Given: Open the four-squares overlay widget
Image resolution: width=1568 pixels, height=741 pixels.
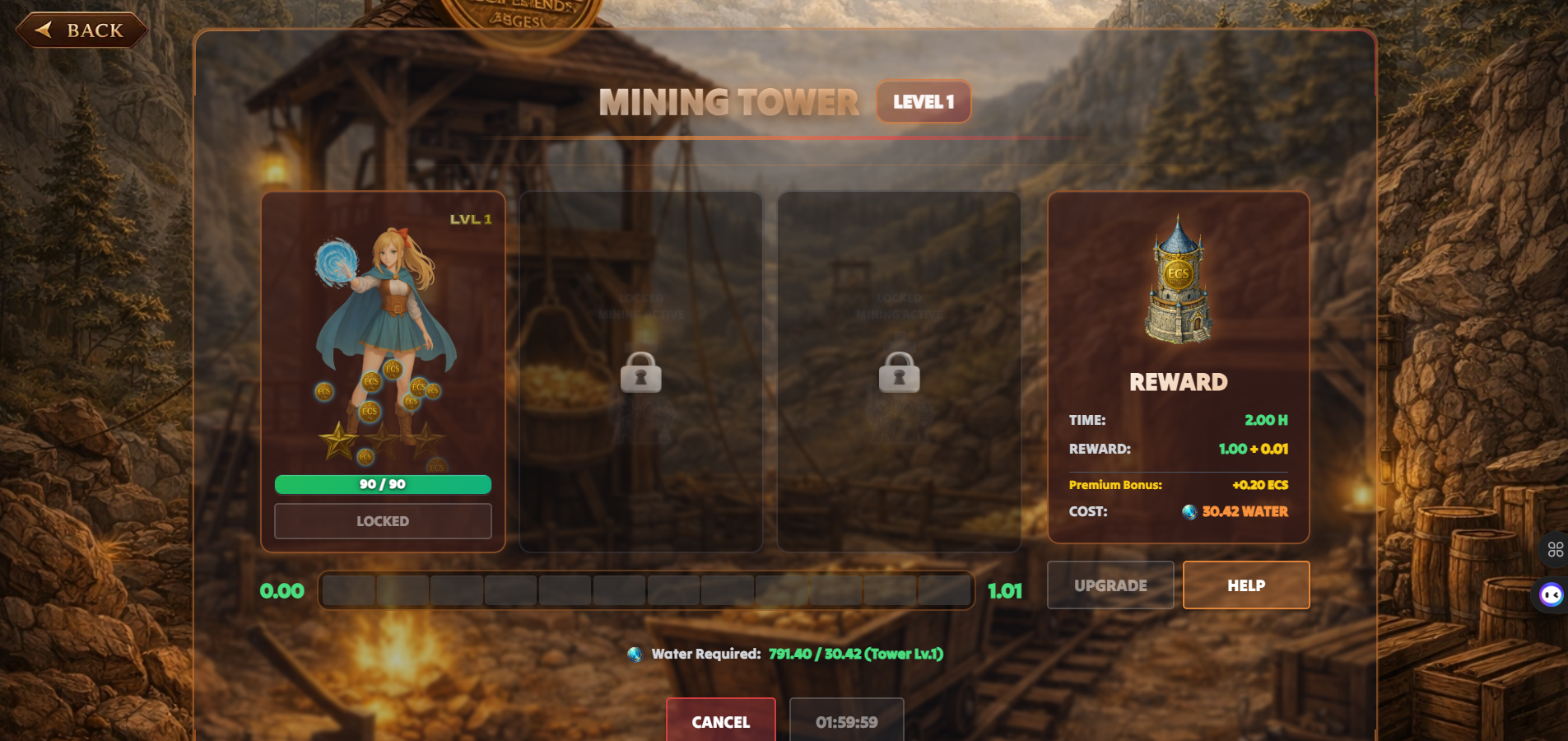Looking at the screenshot, I should 1555,549.
